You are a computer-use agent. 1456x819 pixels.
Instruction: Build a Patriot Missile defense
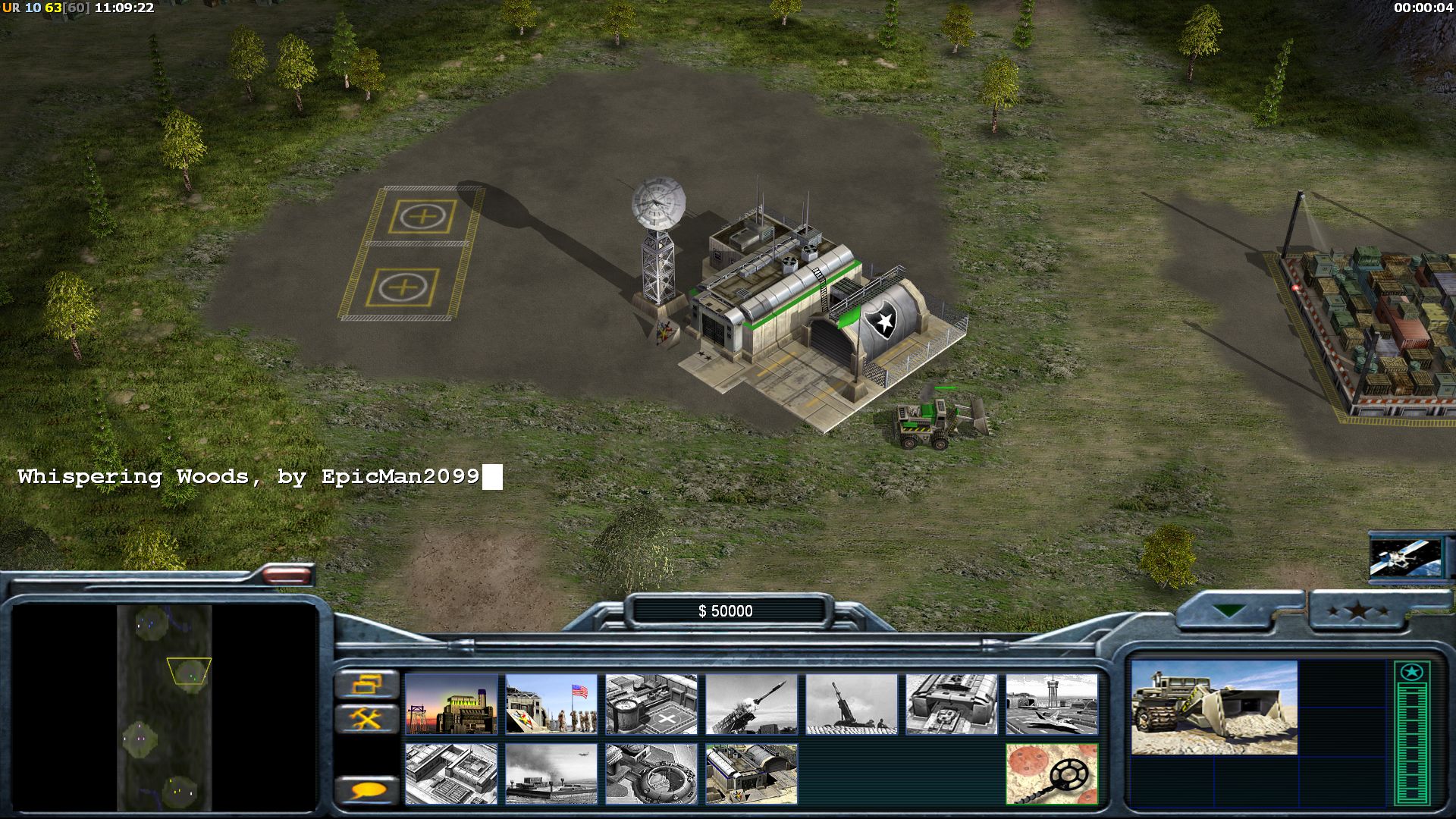tap(752, 704)
